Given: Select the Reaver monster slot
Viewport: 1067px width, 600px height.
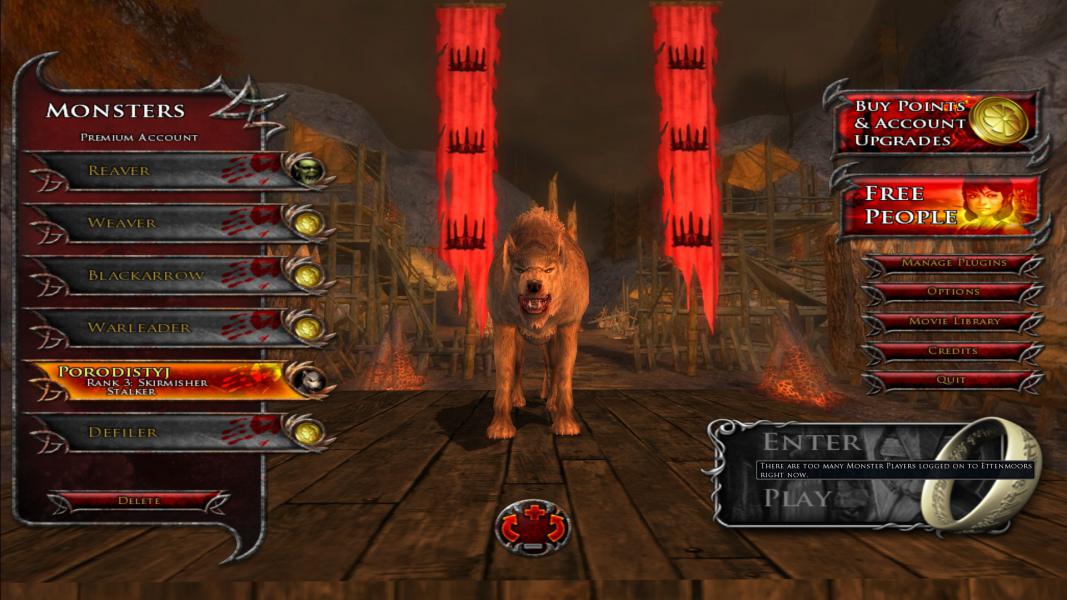Looking at the screenshot, I should click(x=160, y=171).
